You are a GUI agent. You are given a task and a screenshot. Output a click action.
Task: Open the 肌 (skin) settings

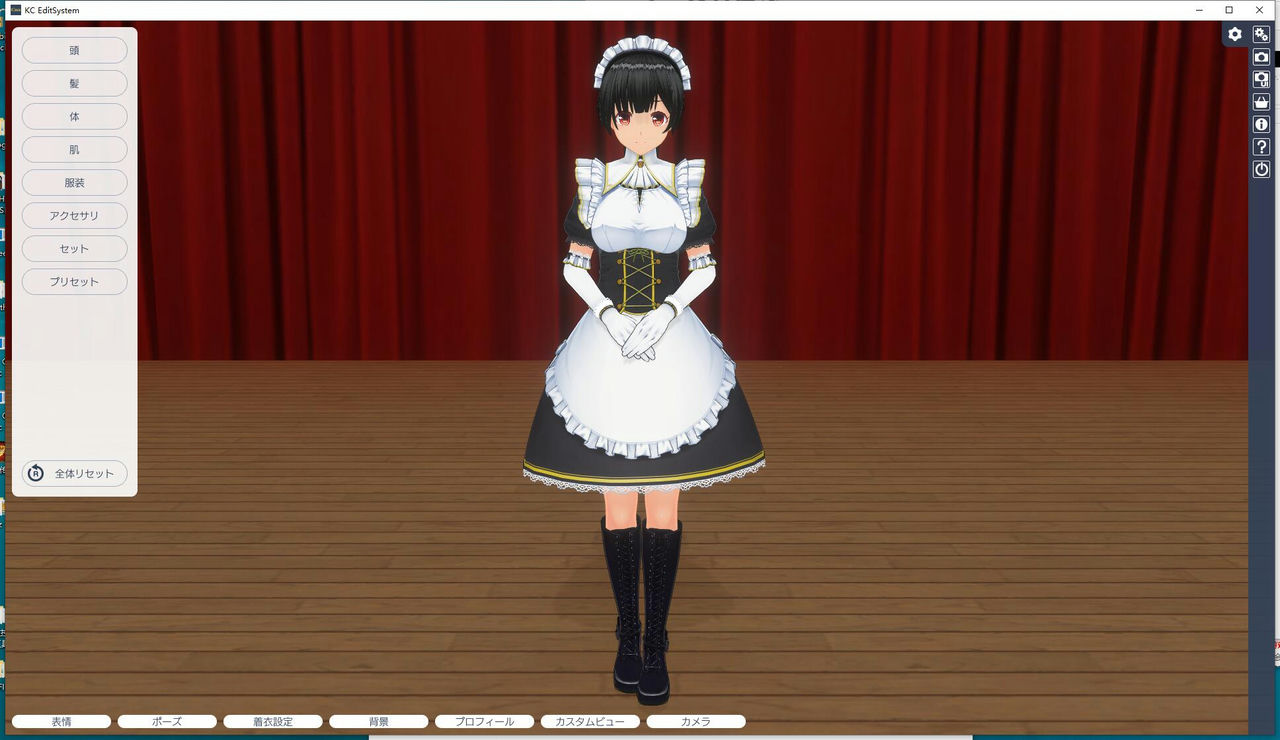pyautogui.click(x=74, y=149)
